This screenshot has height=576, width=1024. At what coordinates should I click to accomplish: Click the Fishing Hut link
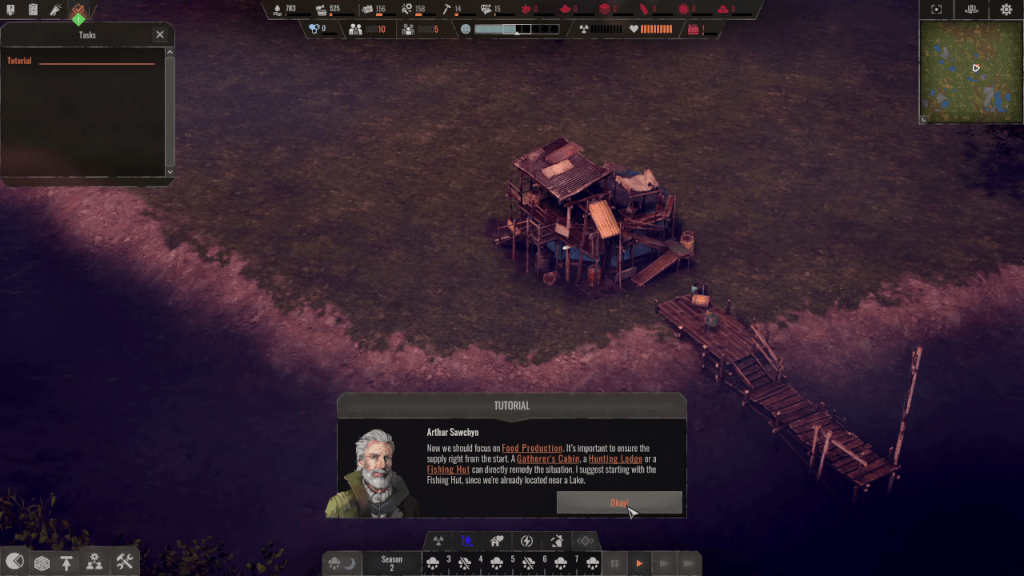click(x=448, y=469)
